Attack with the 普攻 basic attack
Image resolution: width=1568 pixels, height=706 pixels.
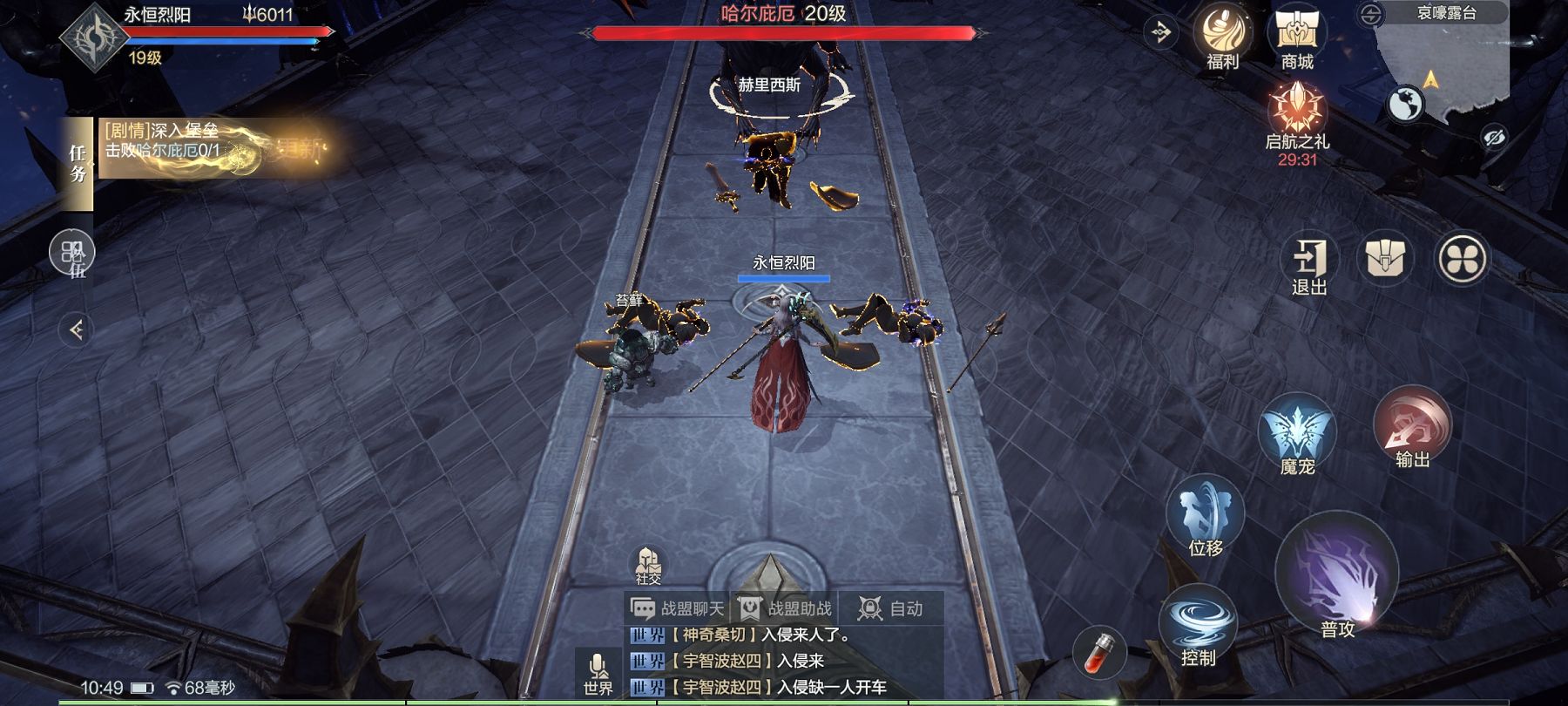pyautogui.click(x=1336, y=576)
